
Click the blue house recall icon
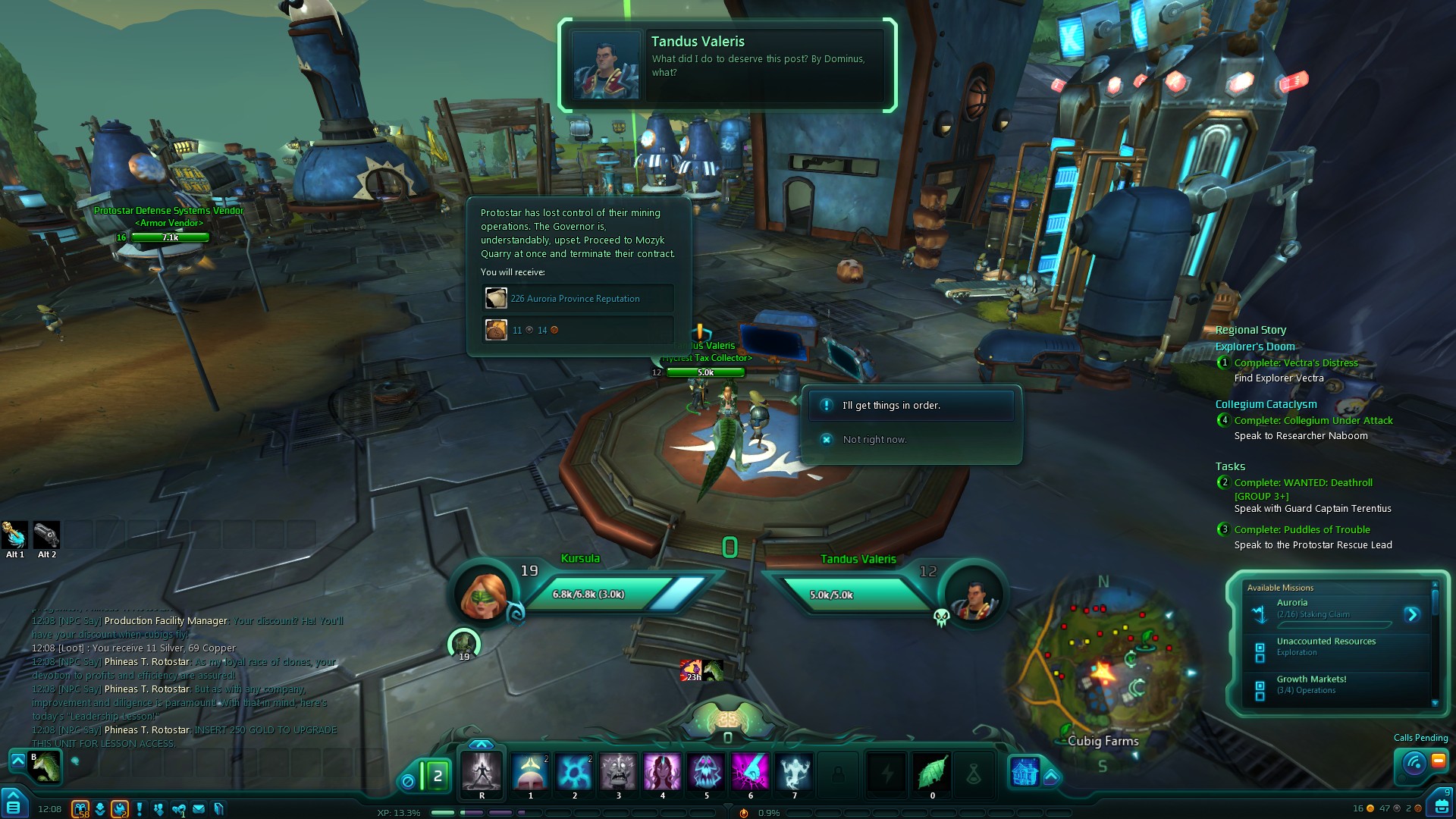pos(1025,772)
